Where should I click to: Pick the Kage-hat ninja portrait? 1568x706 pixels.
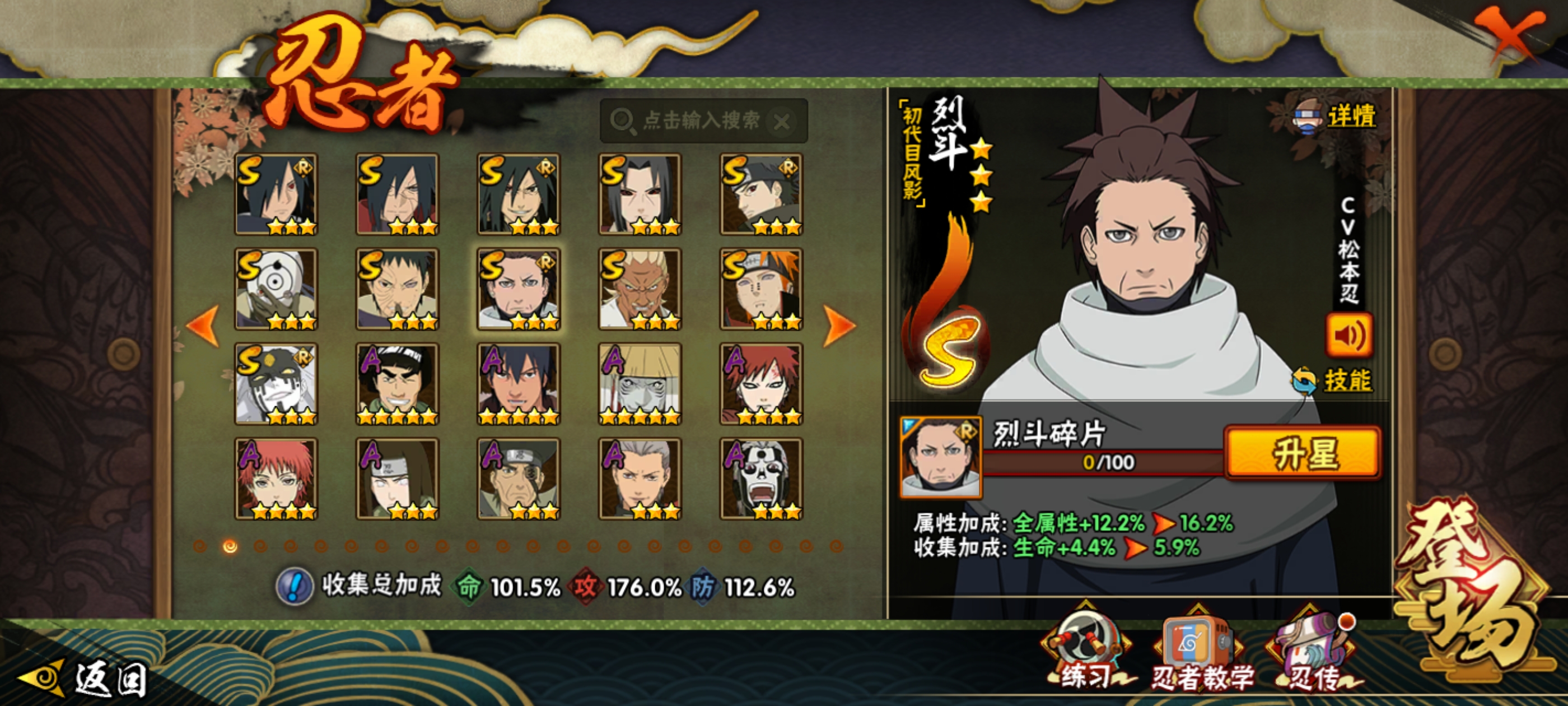pos(640,384)
